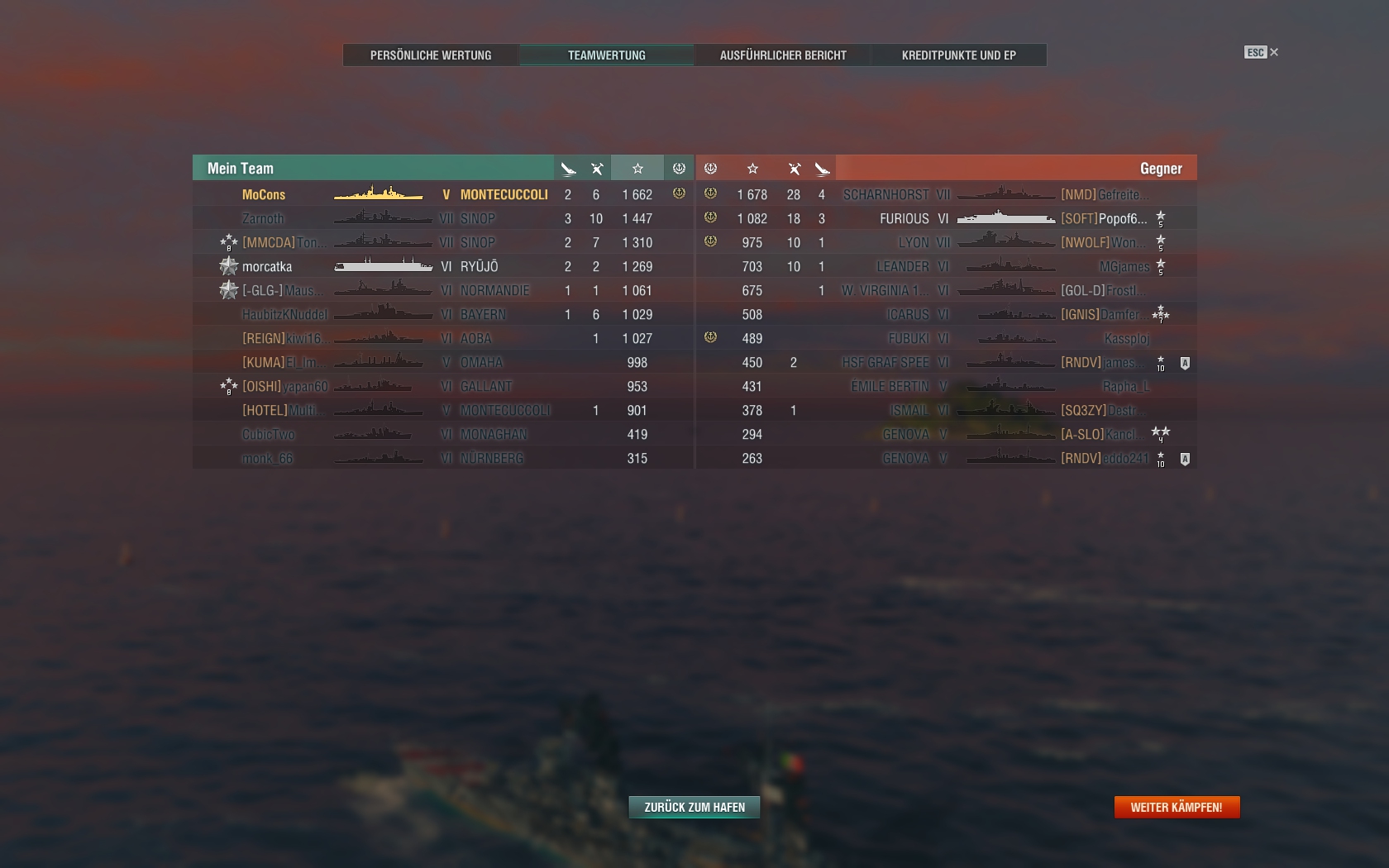Open the AUSFÜHRLICHER BERICHT tab
The image size is (1389, 868).
[783, 55]
